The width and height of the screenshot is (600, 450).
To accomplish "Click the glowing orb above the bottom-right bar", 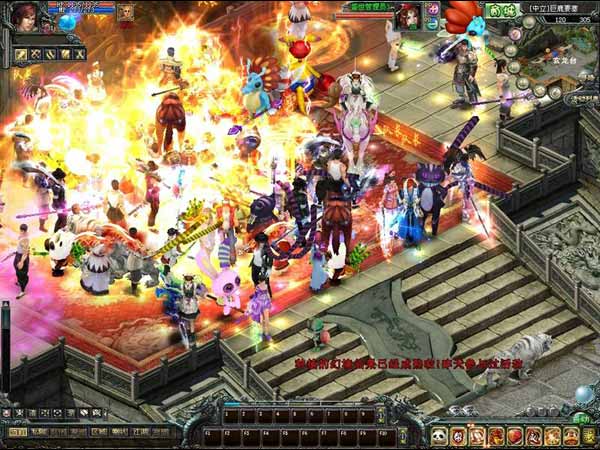I will tap(584, 395).
